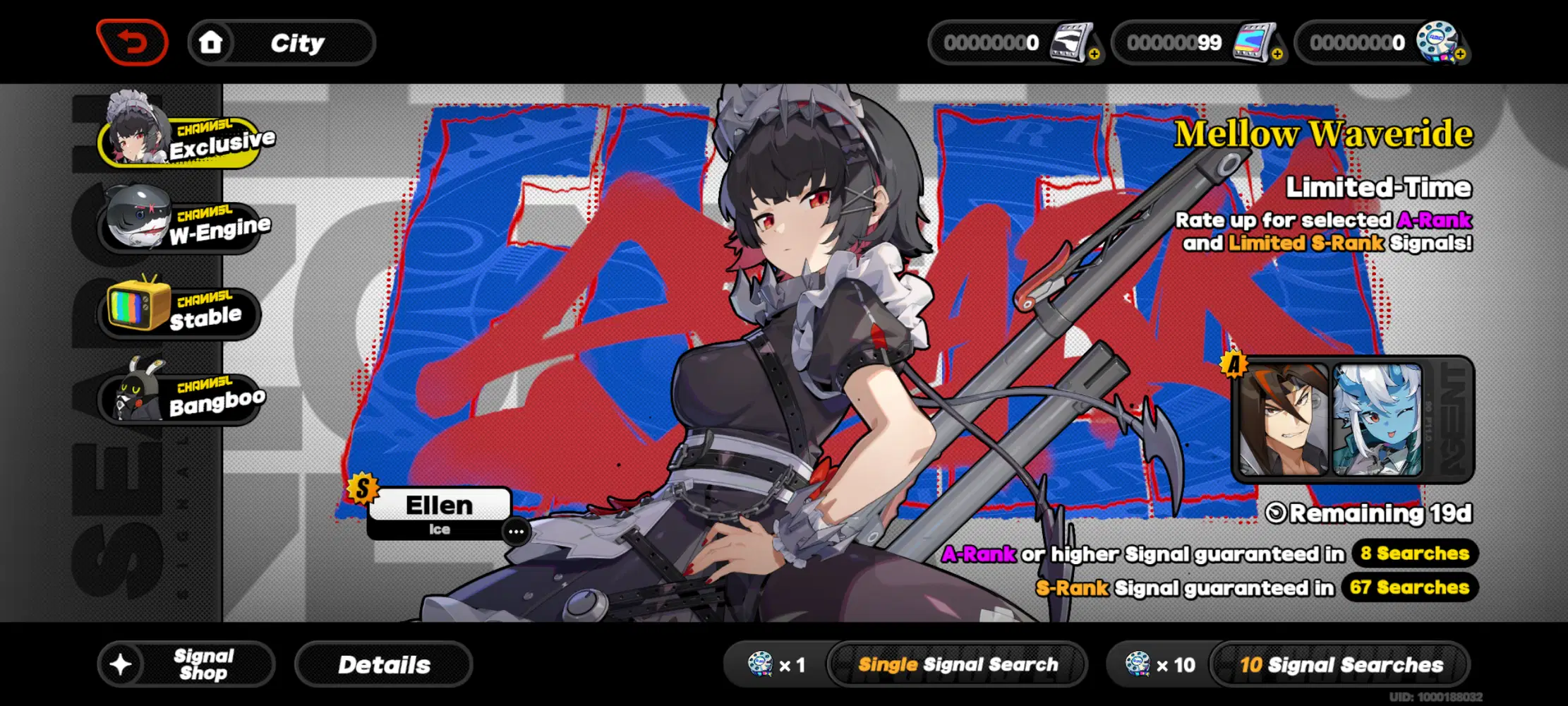Add more black-and-white Master Tapes

click(1094, 54)
